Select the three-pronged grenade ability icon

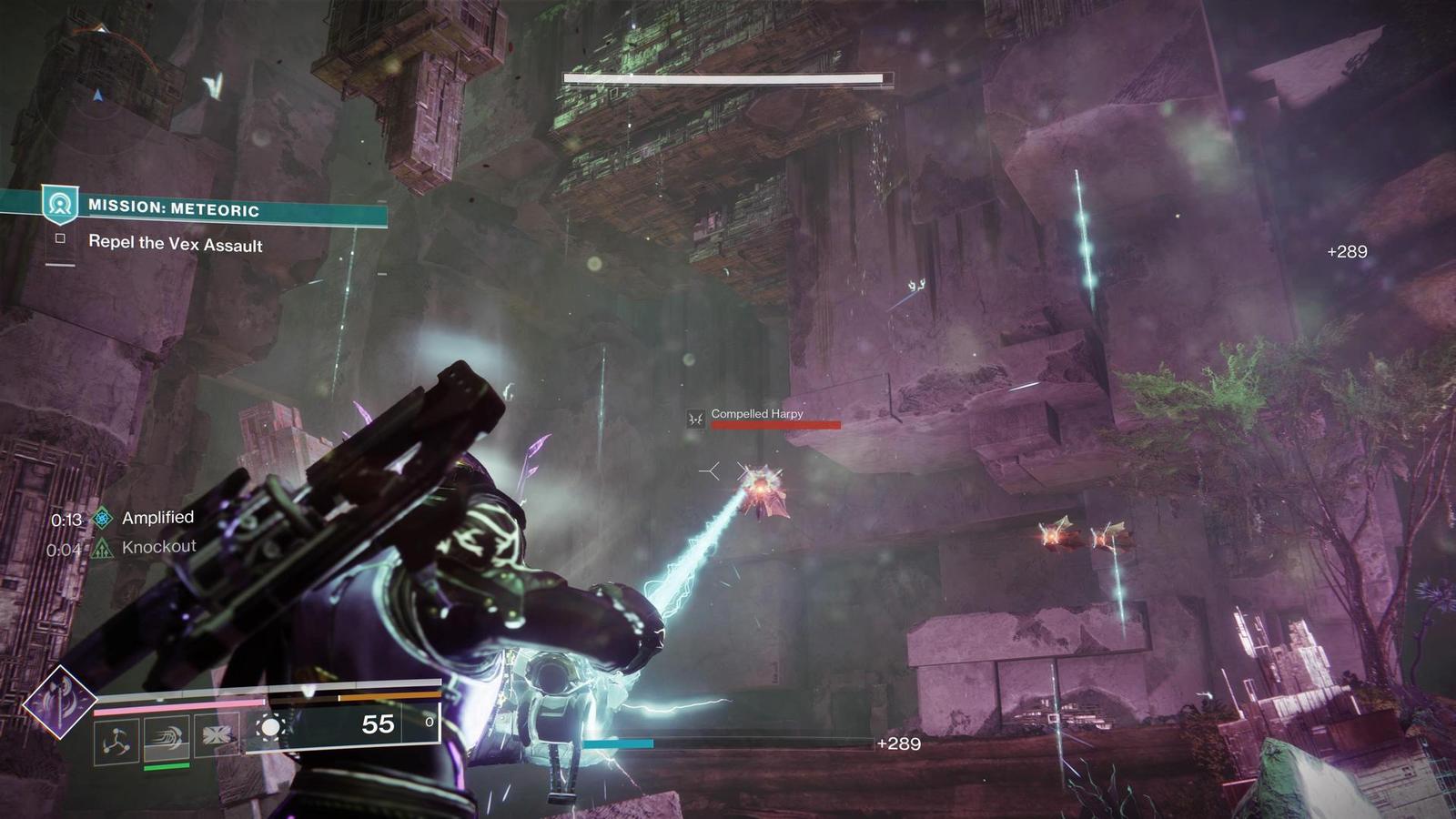pos(116,741)
